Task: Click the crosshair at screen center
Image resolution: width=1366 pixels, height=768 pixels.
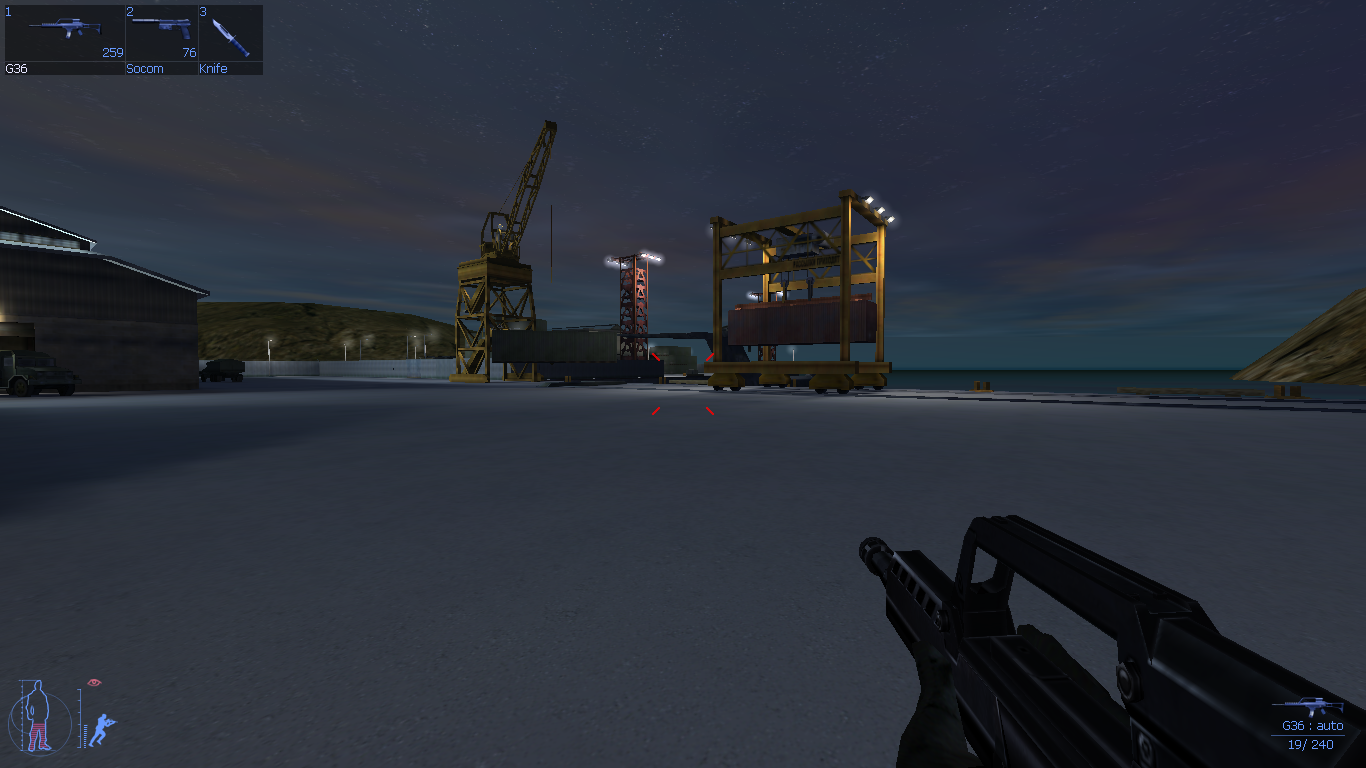Action: pos(683,384)
